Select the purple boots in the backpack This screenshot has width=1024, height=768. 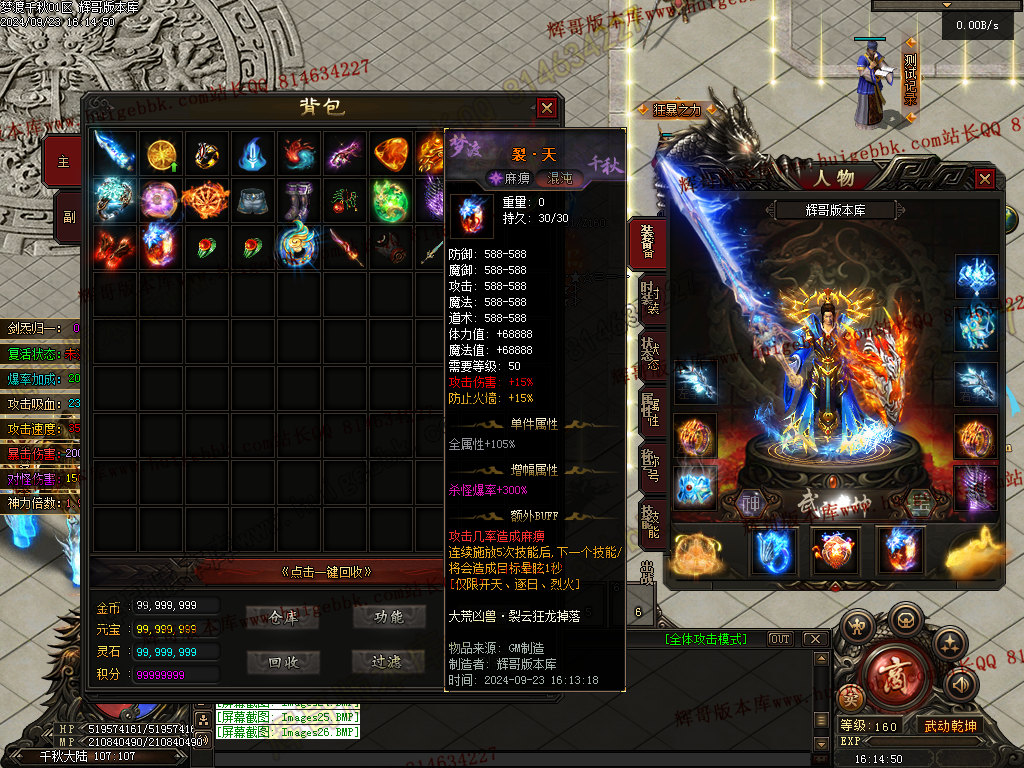[x=299, y=199]
